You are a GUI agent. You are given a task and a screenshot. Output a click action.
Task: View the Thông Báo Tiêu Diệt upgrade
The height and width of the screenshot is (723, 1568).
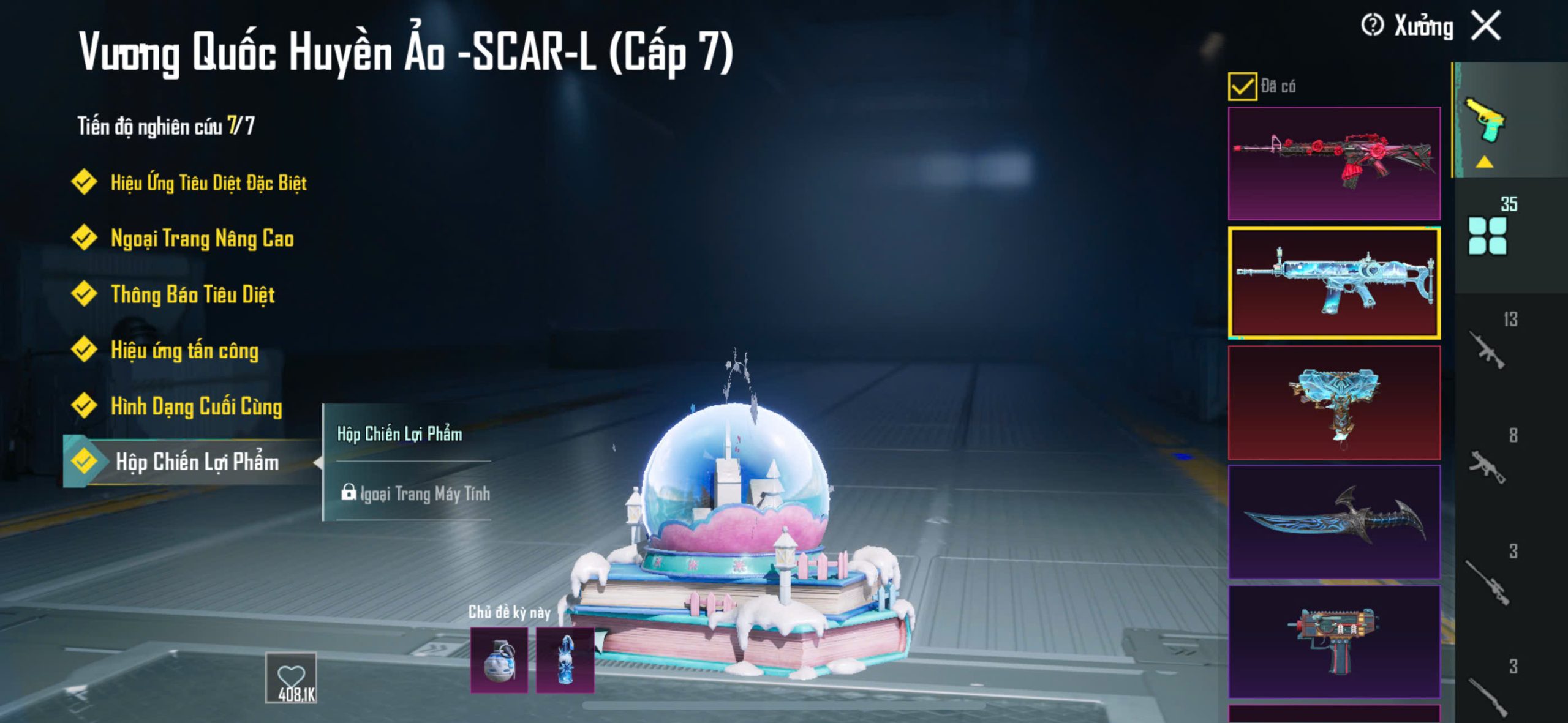(x=192, y=294)
